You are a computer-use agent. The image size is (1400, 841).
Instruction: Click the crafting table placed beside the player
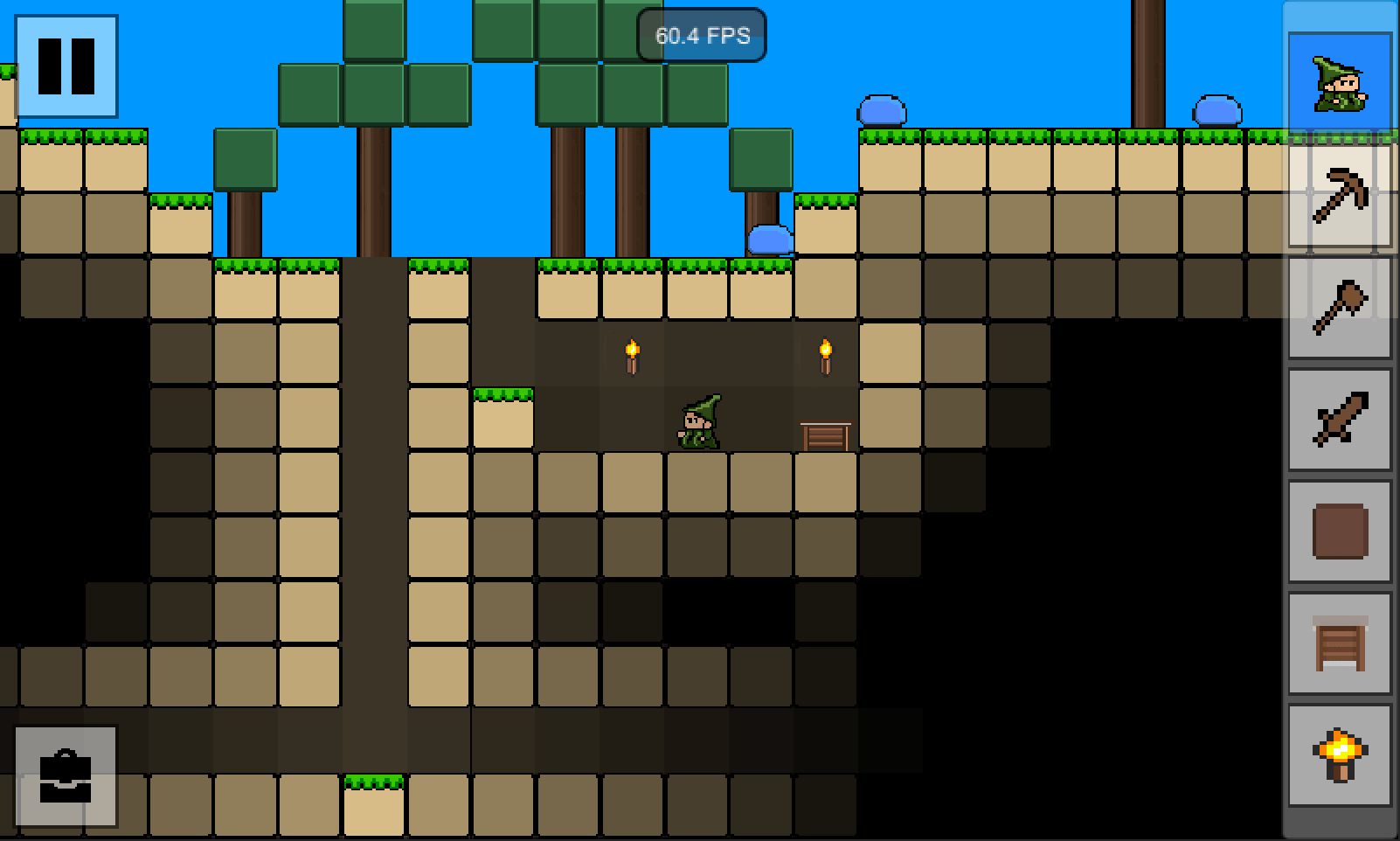tap(825, 434)
